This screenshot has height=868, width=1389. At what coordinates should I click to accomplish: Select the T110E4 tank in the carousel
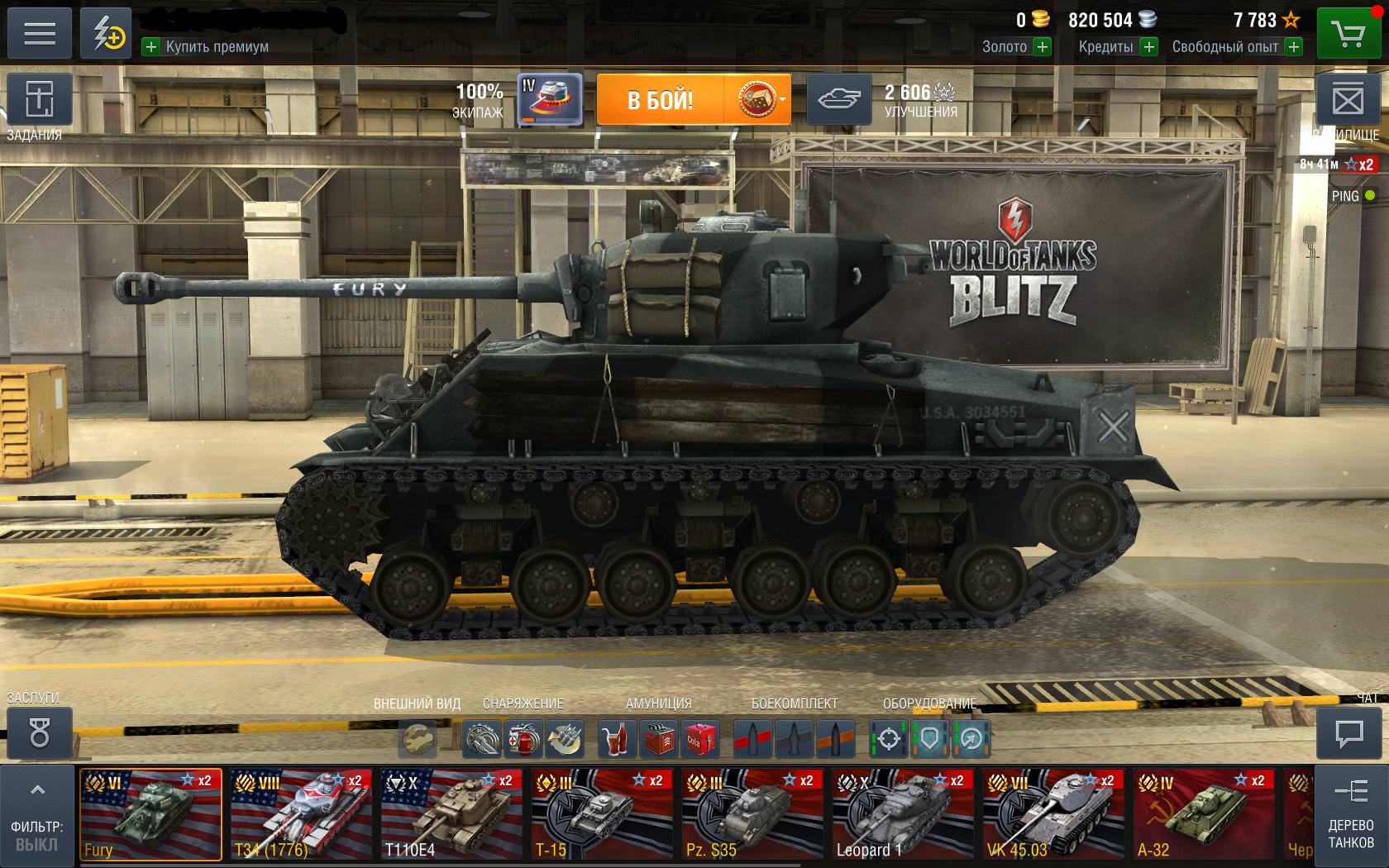[x=451, y=814]
